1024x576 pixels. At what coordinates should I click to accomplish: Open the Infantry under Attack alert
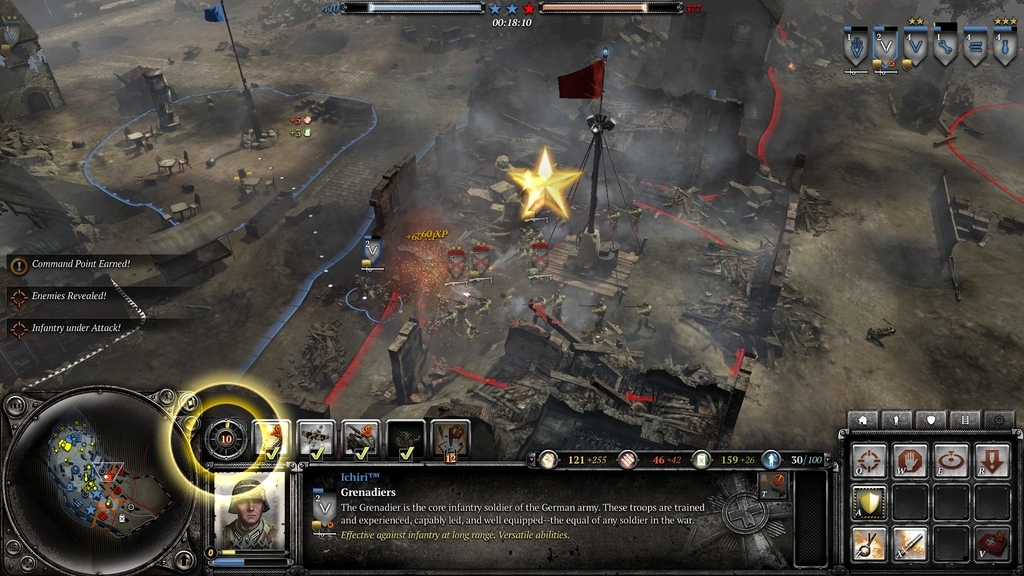click(76, 328)
